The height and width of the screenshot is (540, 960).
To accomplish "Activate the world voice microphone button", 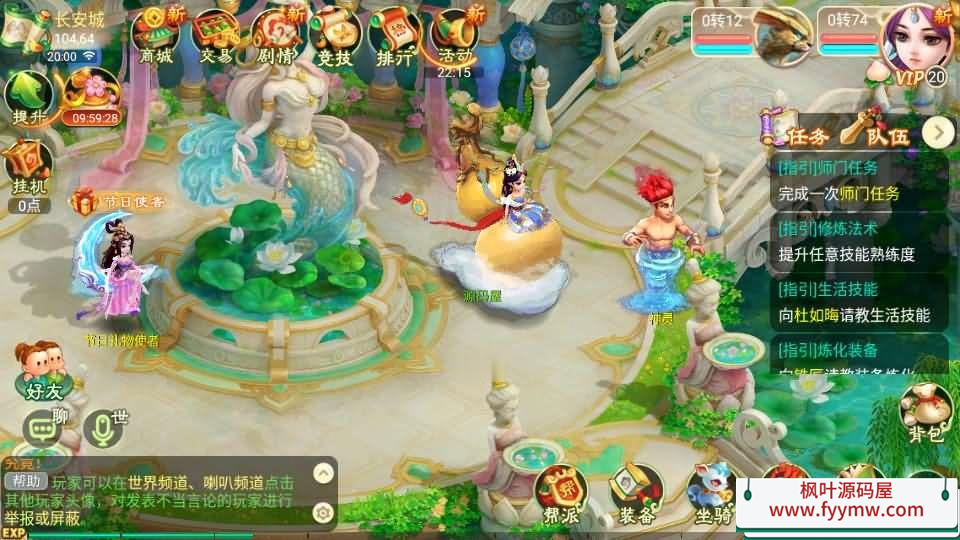I will point(102,428).
